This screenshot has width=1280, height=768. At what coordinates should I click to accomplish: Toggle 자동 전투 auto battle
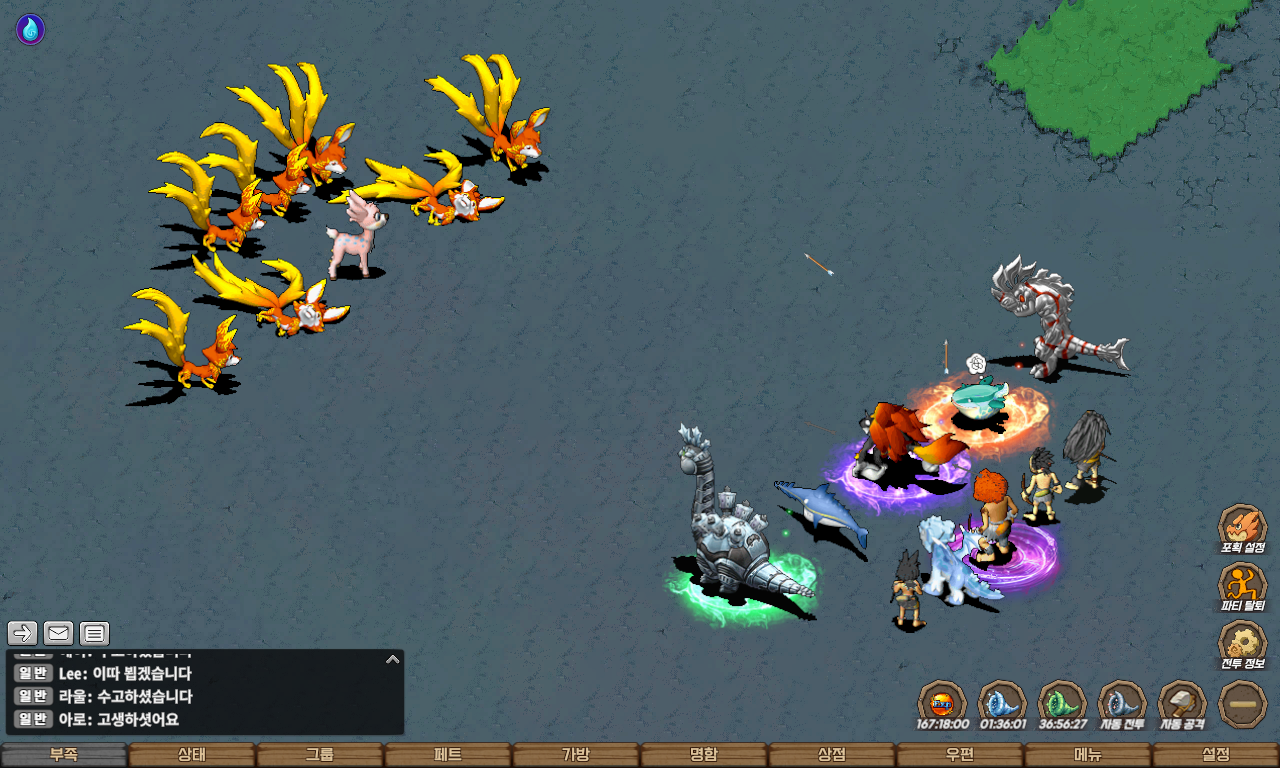pyautogui.click(x=1122, y=702)
